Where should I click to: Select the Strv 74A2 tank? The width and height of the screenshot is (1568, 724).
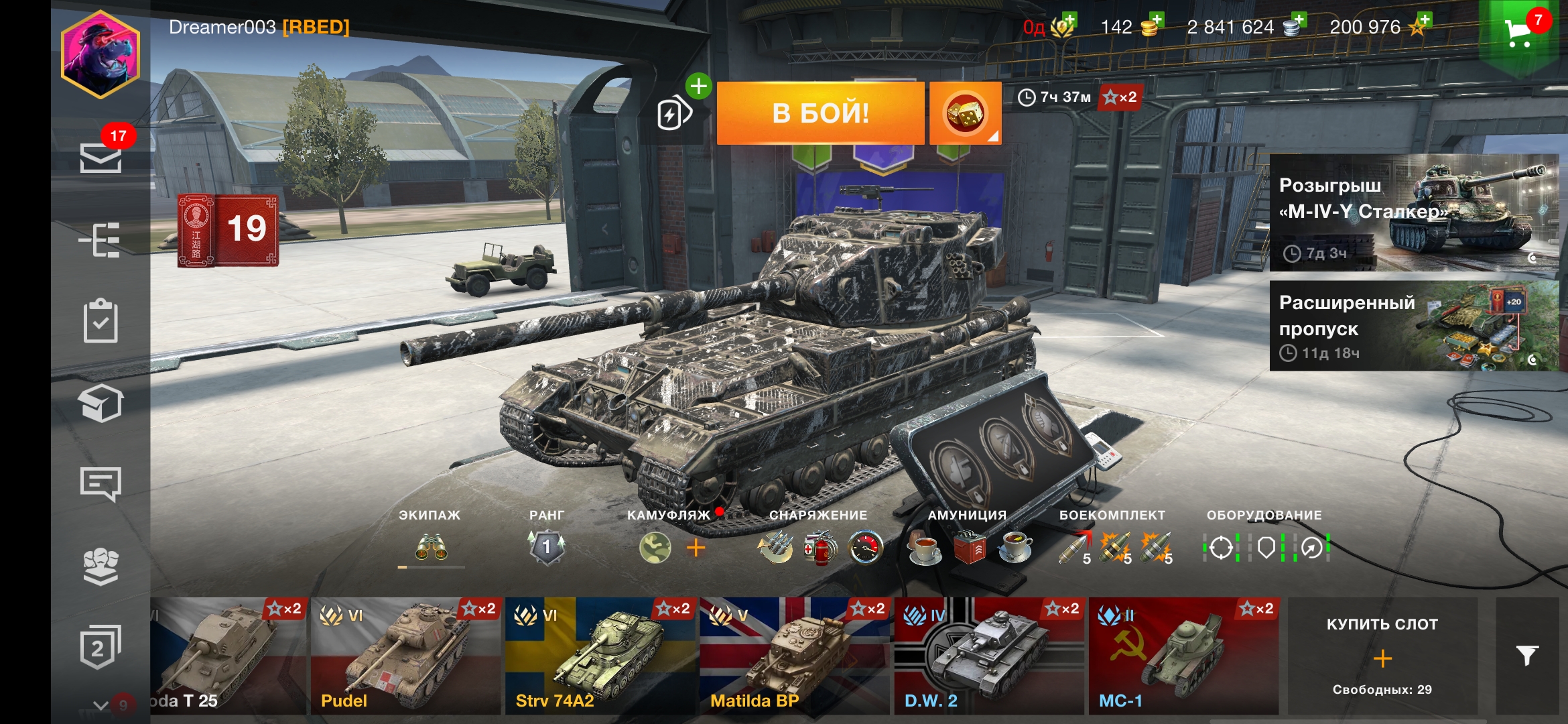[600, 656]
